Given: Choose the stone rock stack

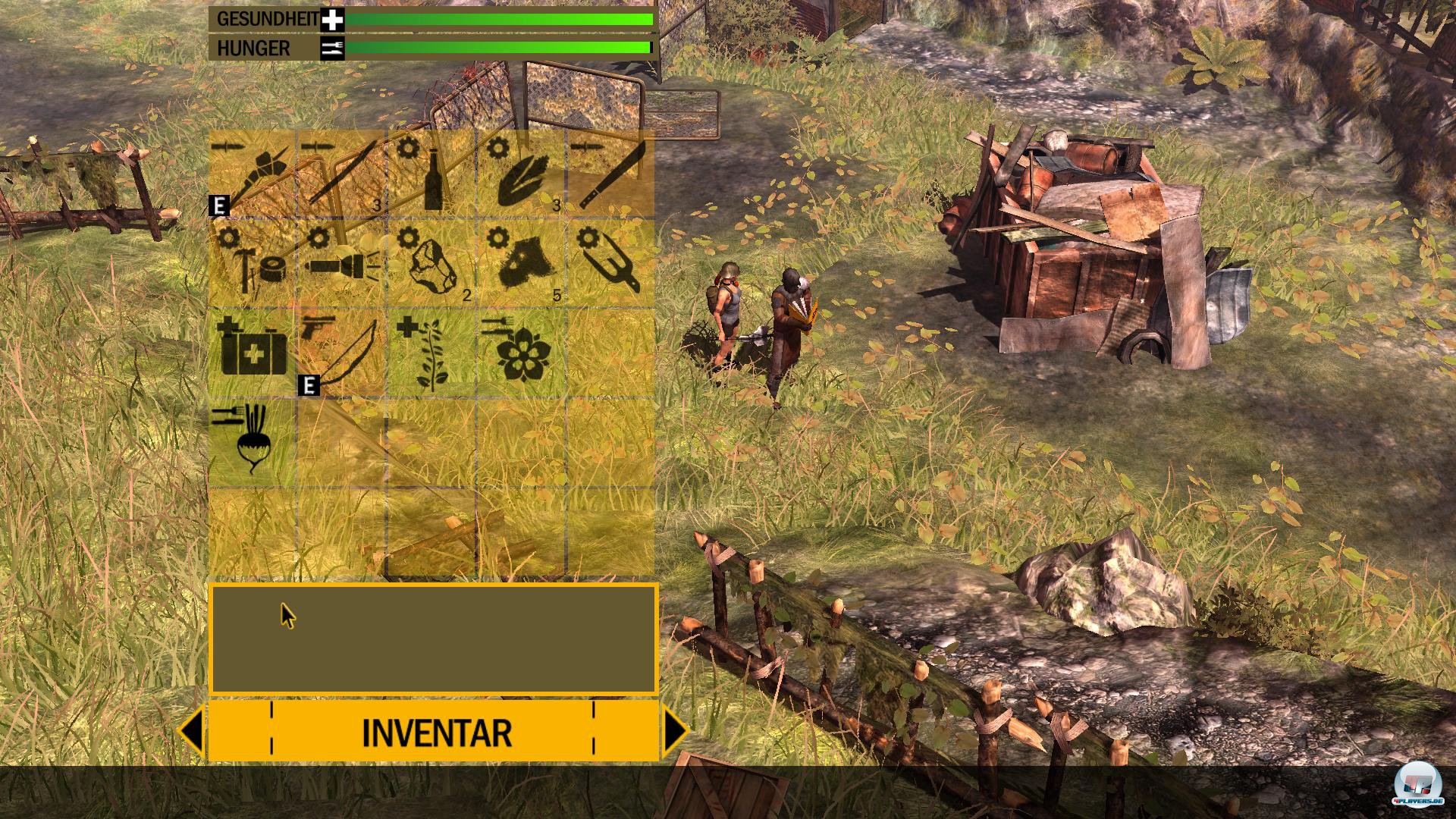Looking at the screenshot, I should pyautogui.click(x=431, y=263).
